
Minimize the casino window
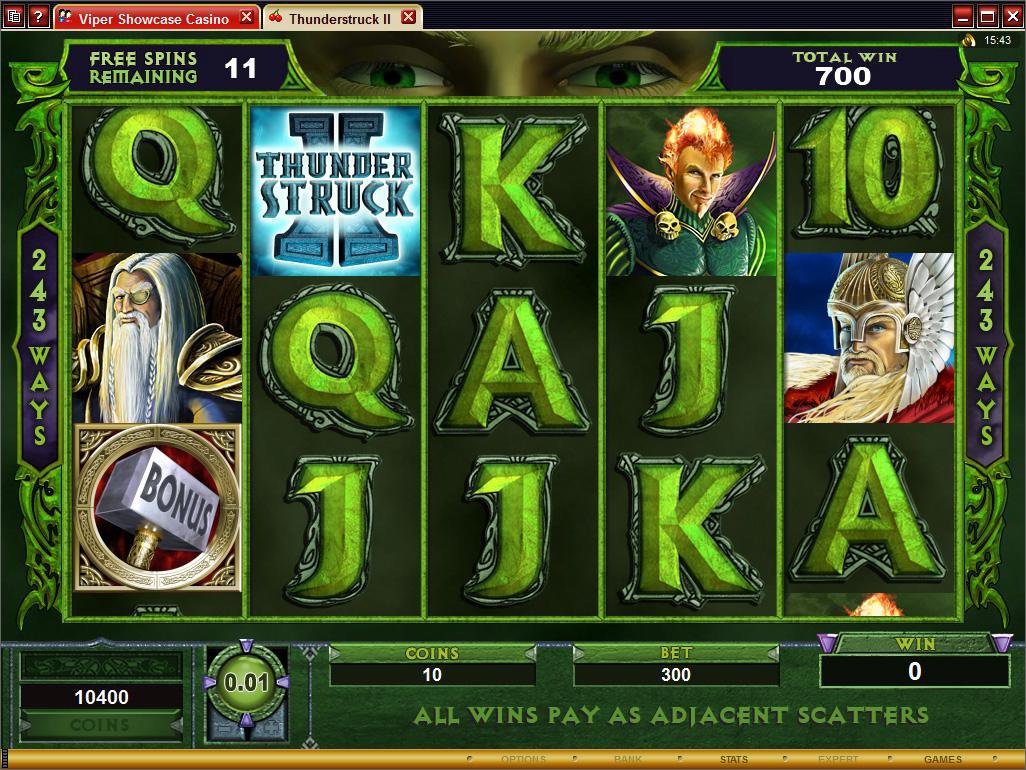click(x=963, y=17)
